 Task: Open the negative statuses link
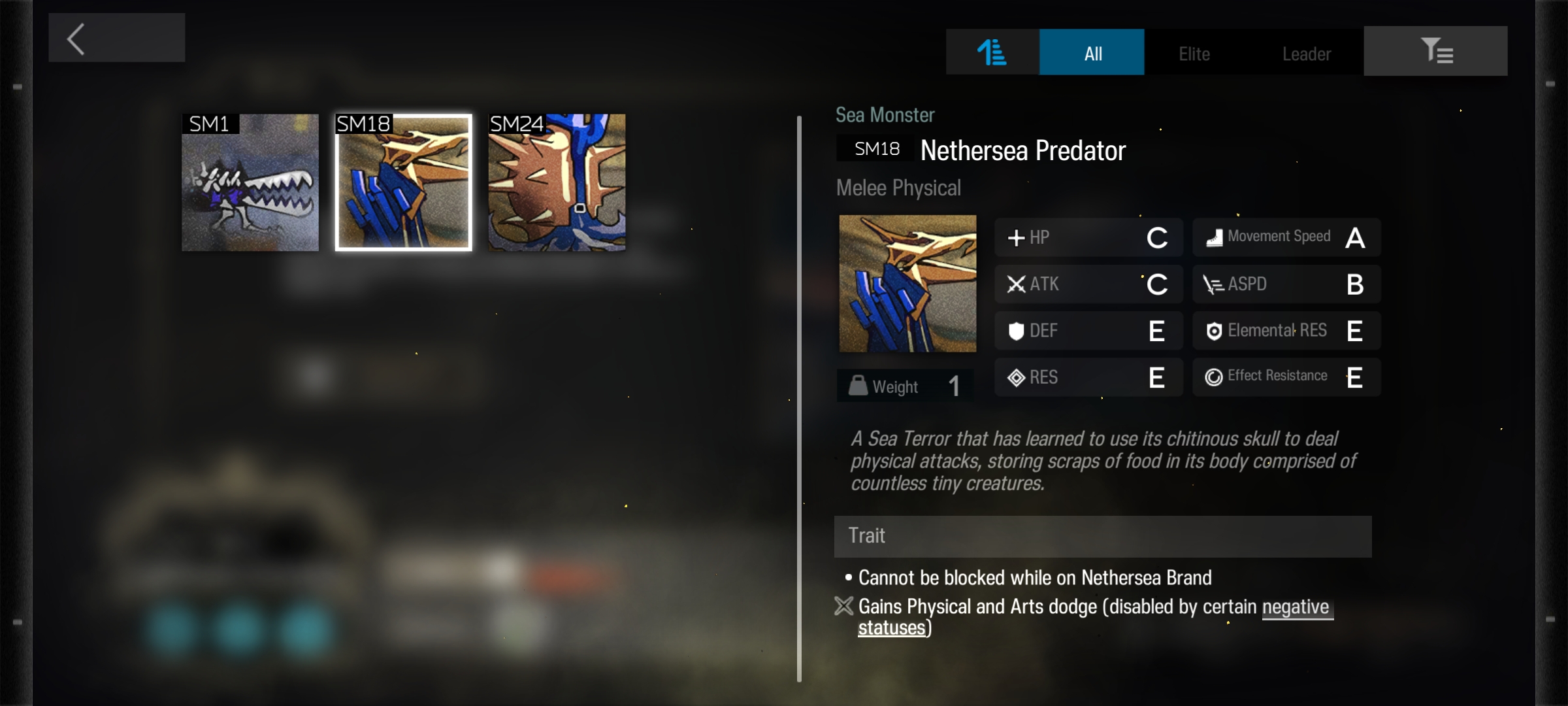pos(1295,607)
